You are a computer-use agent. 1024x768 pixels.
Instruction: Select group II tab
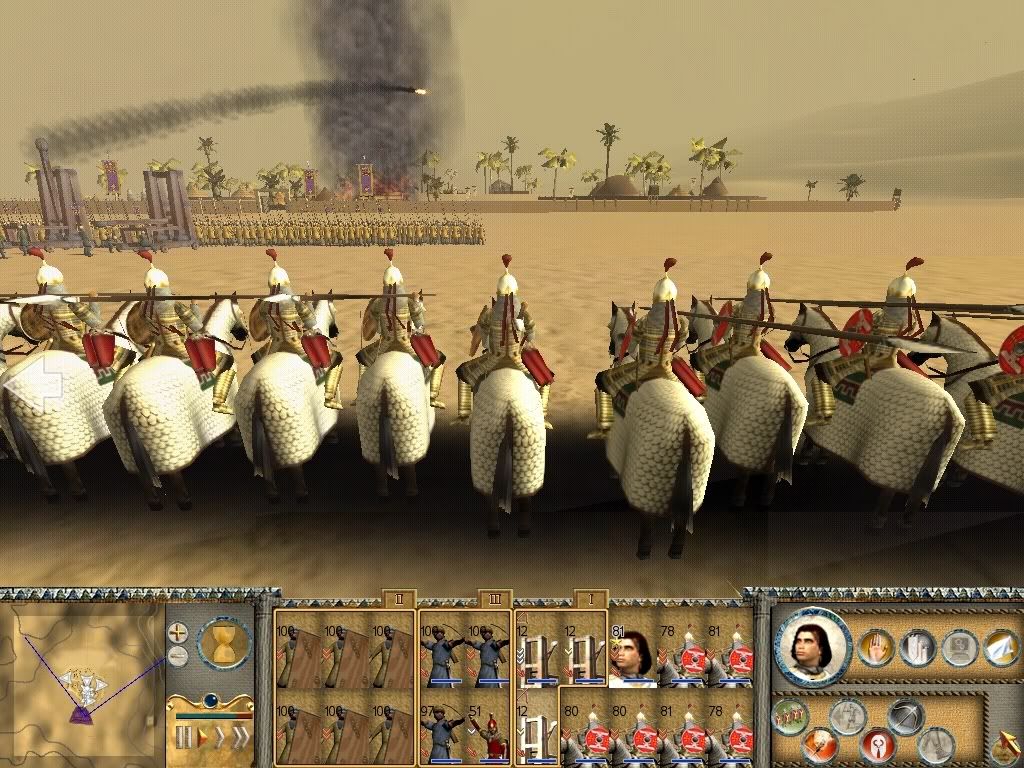click(x=399, y=598)
